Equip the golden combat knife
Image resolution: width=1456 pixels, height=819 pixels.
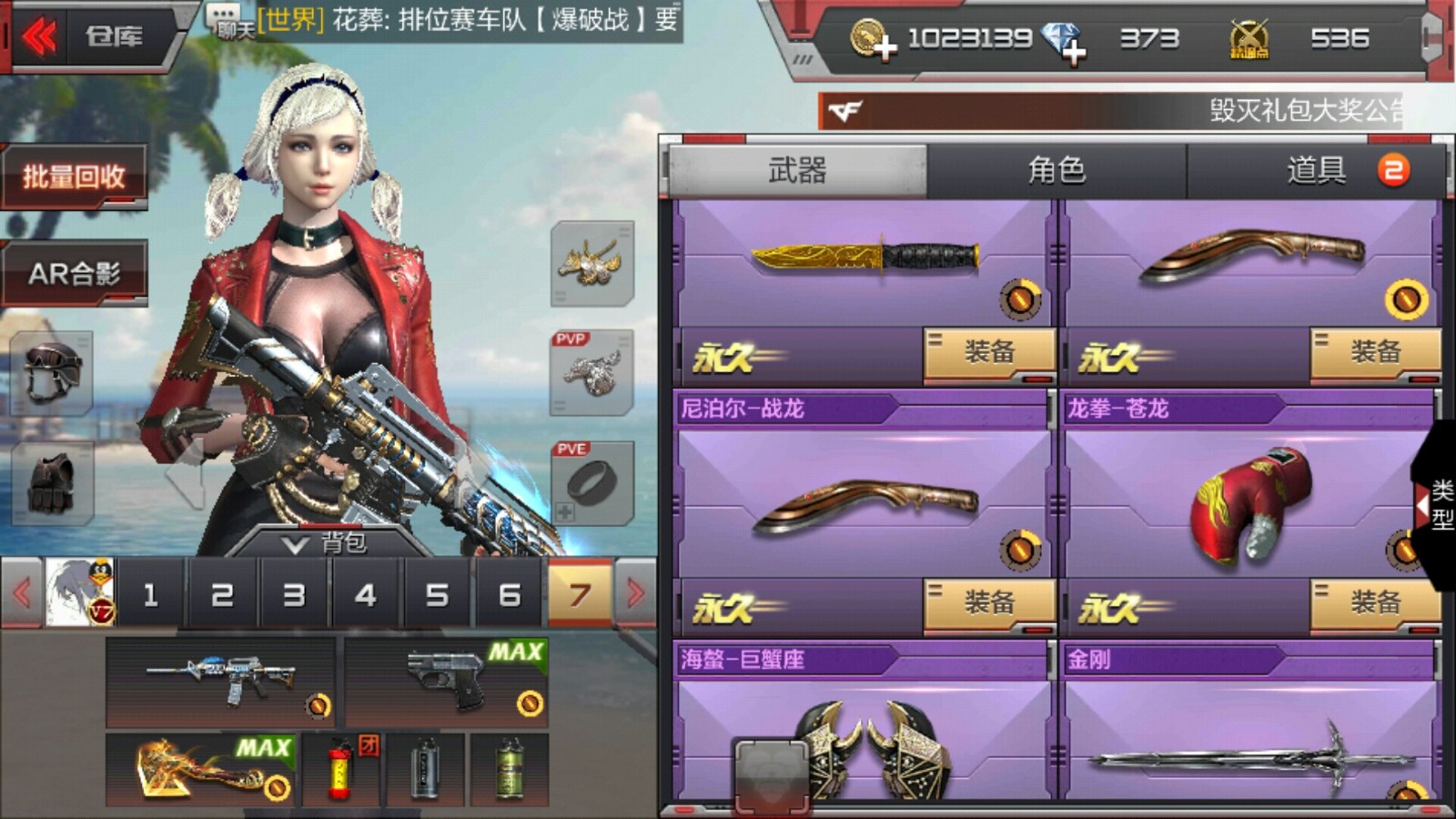[x=989, y=352]
